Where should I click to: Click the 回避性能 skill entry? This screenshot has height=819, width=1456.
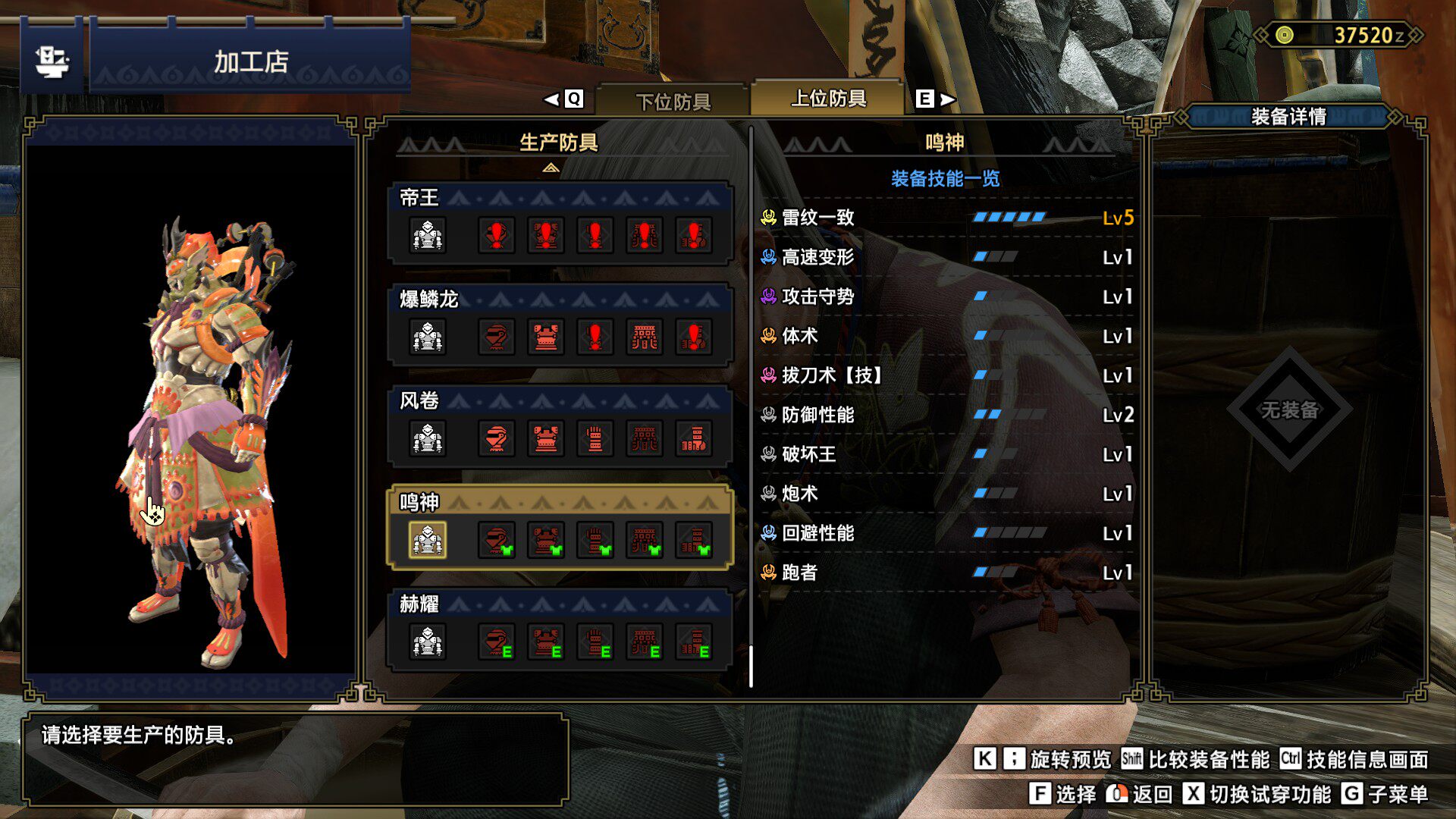[946, 533]
